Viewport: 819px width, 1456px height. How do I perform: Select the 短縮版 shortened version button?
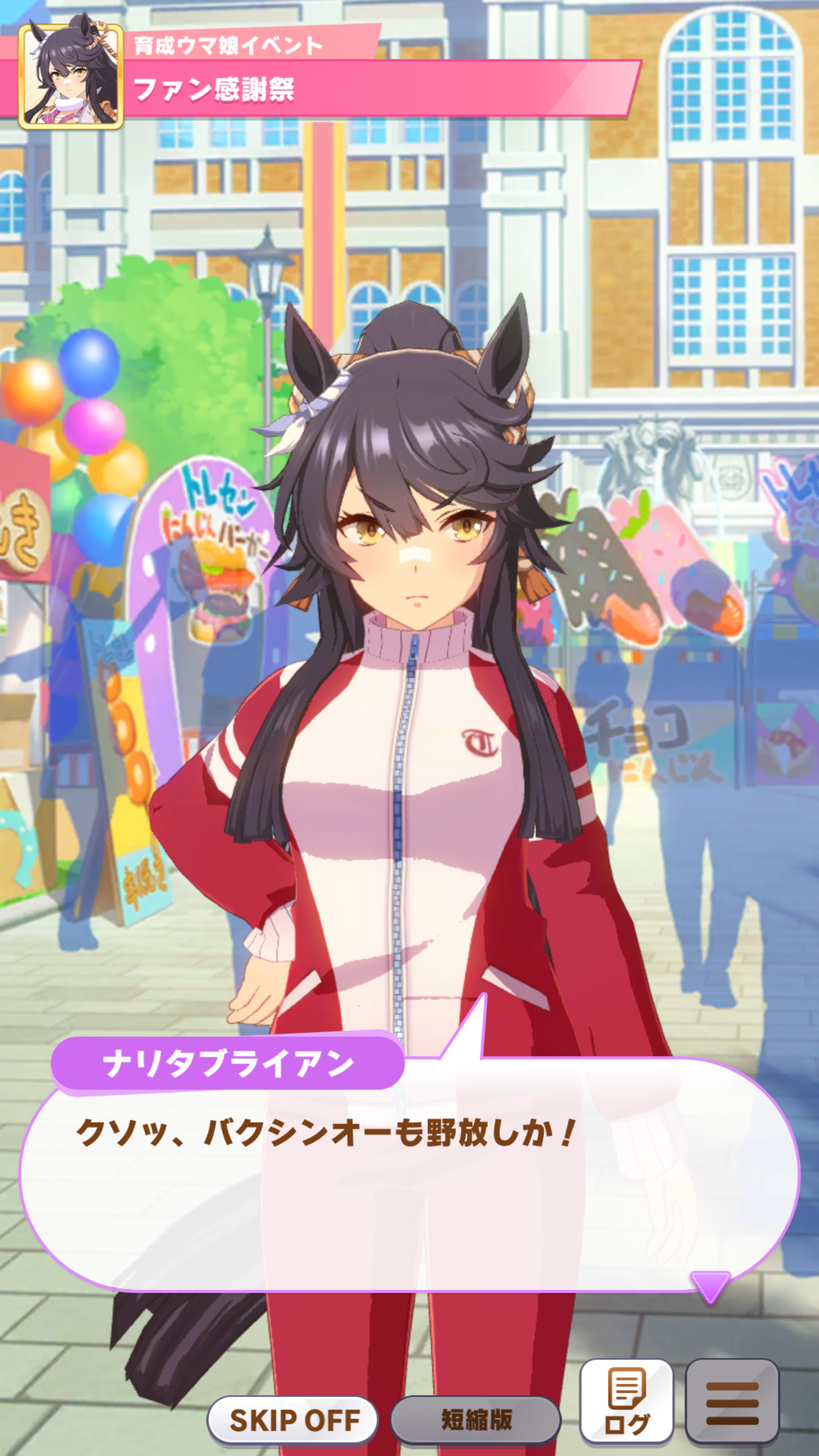click(475, 1419)
